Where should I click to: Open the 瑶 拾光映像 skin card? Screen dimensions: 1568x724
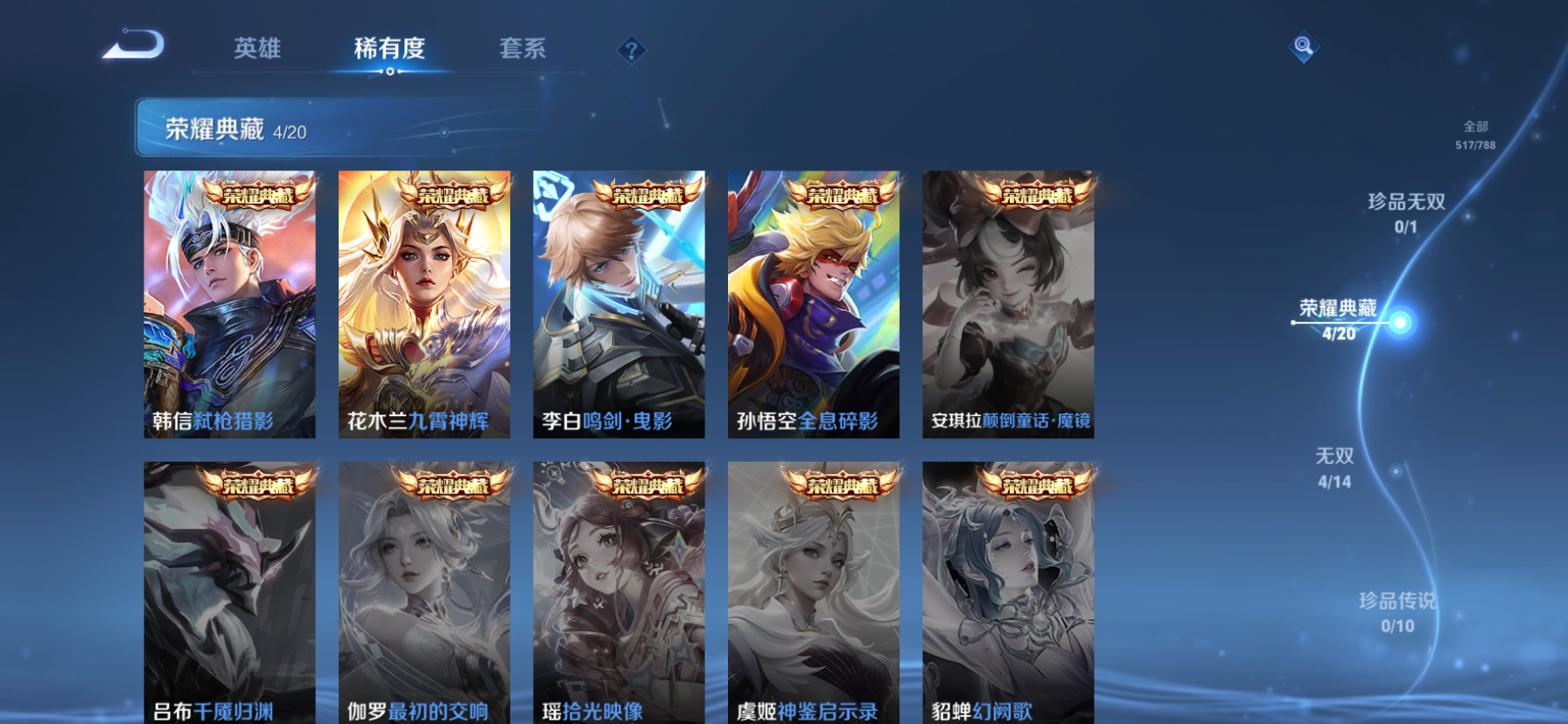619,592
